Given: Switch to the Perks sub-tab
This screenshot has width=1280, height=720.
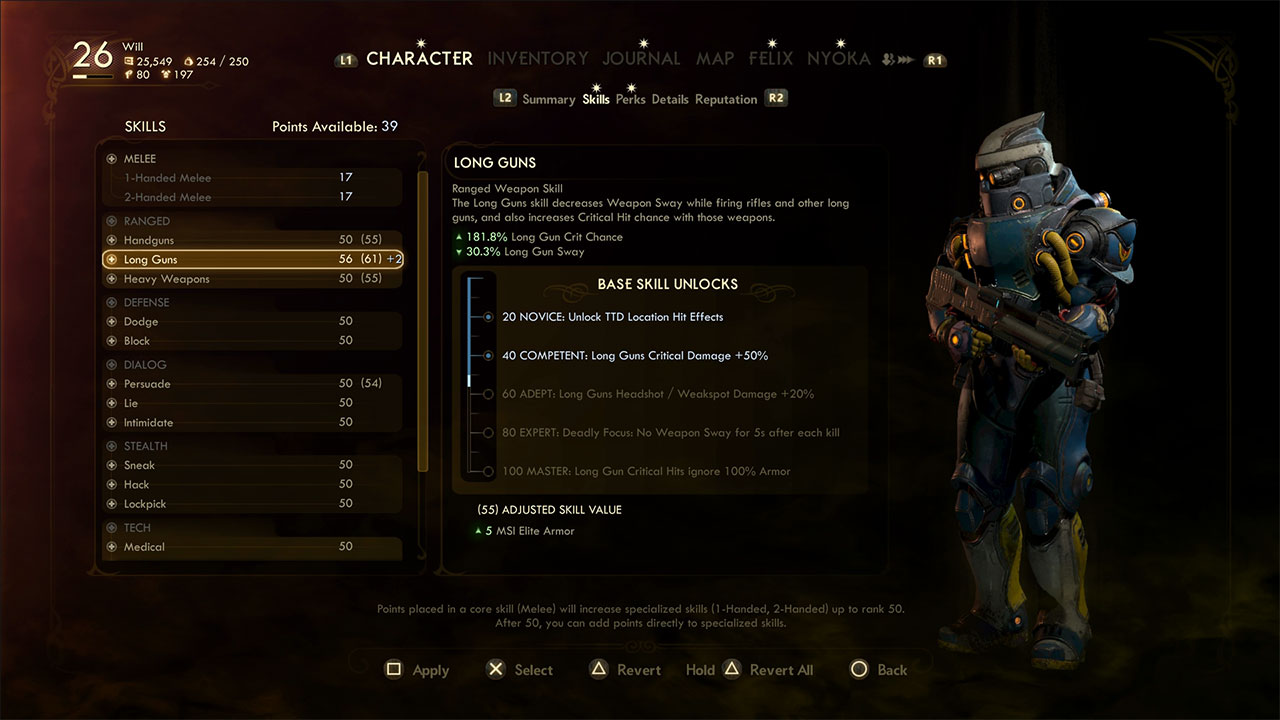Looking at the screenshot, I should (630, 100).
